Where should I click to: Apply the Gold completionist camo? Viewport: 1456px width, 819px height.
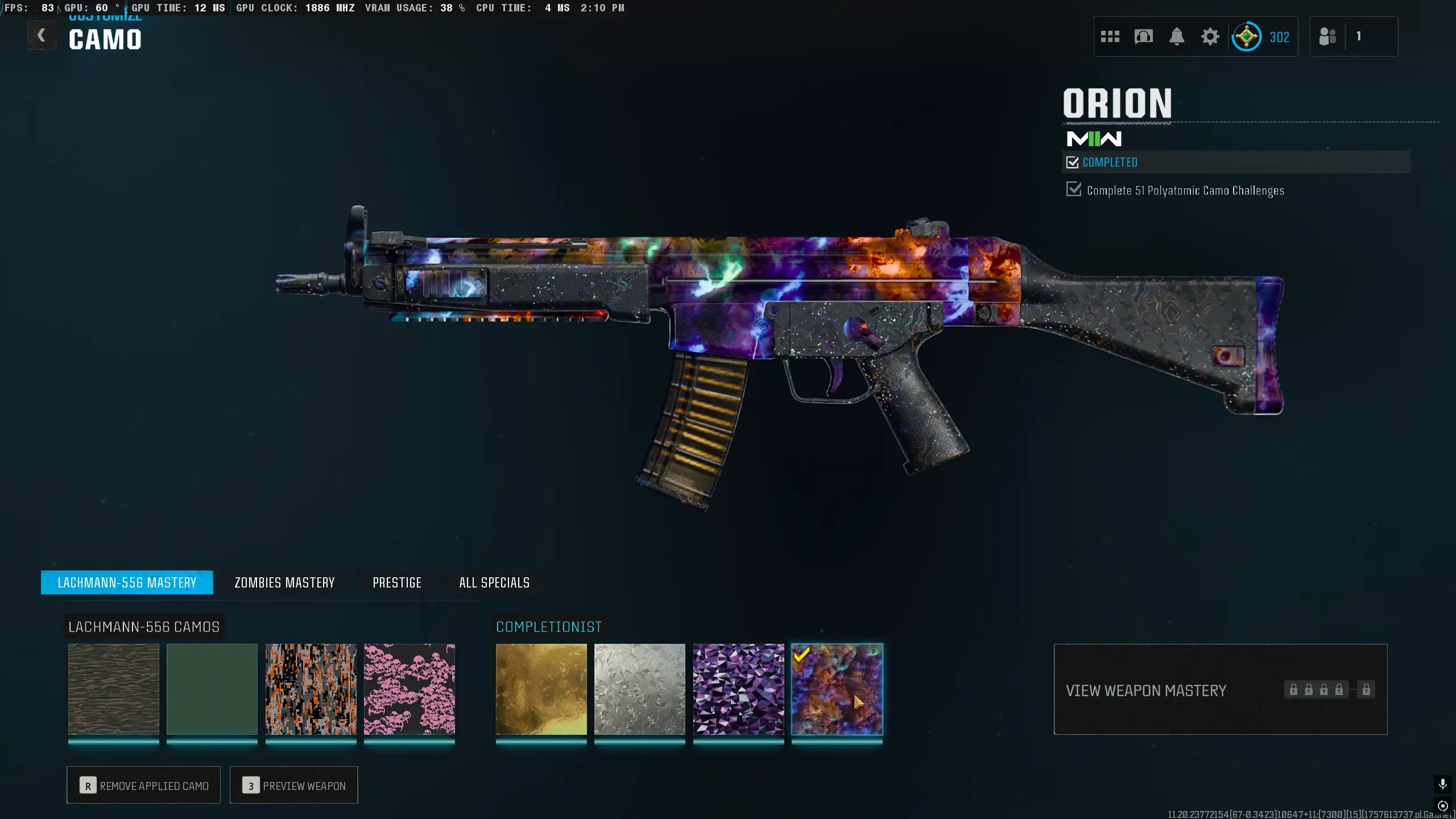(x=541, y=689)
